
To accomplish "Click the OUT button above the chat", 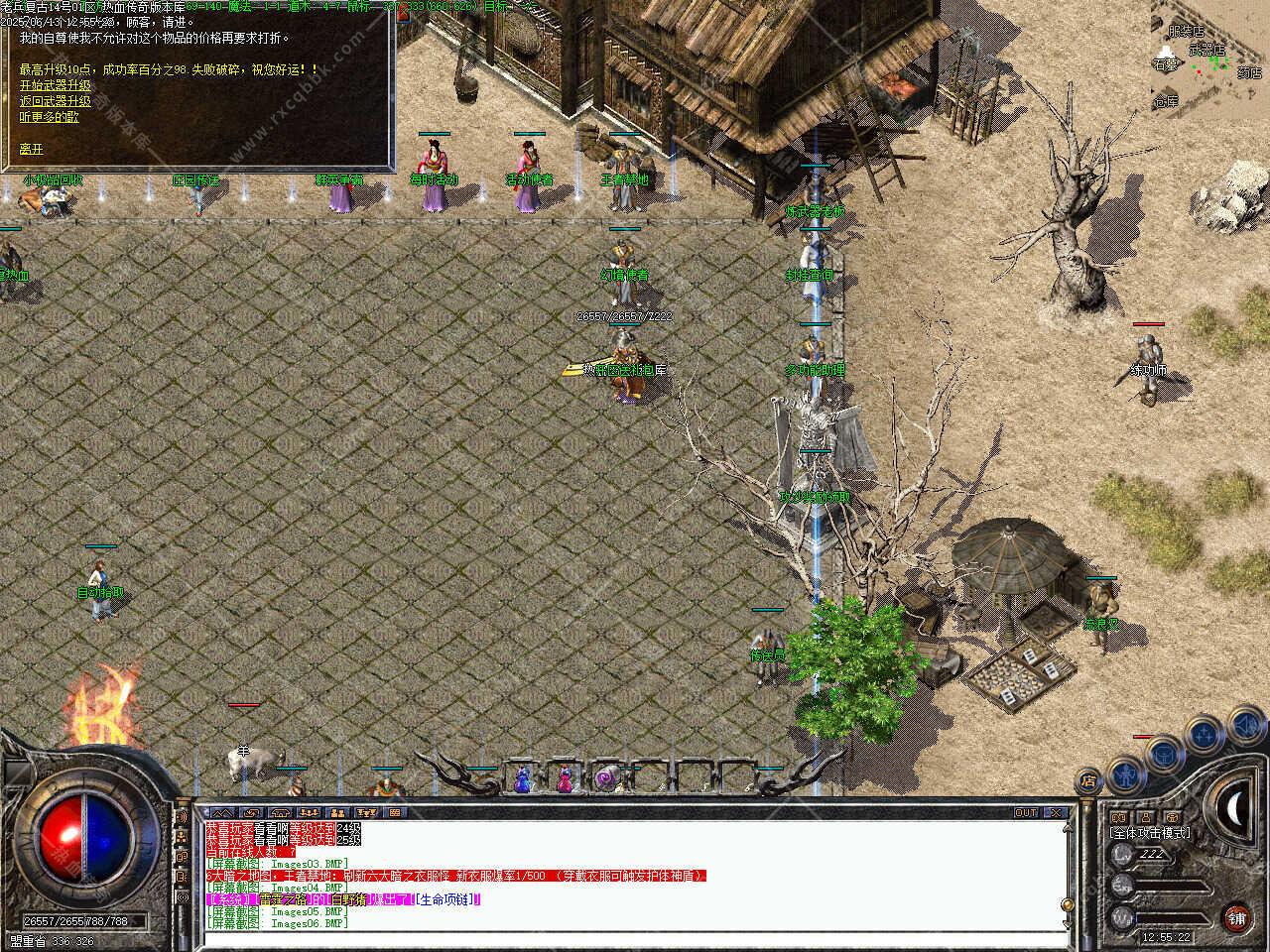I will tap(1026, 812).
